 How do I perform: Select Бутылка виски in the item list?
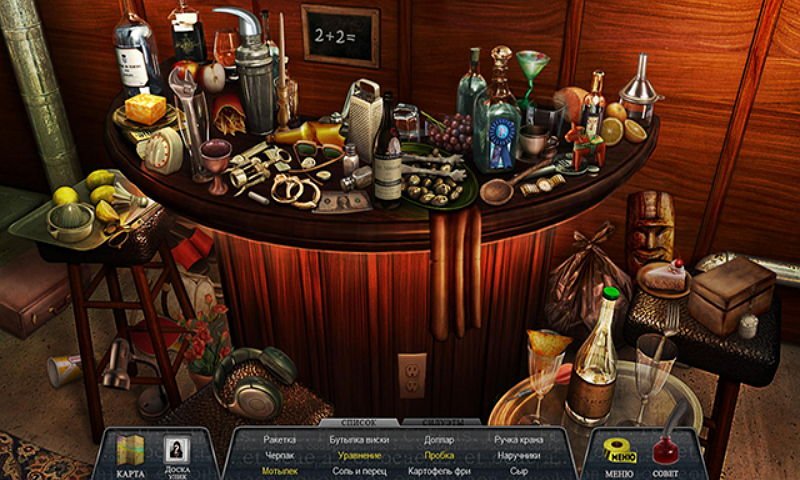pyautogui.click(x=357, y=439)
